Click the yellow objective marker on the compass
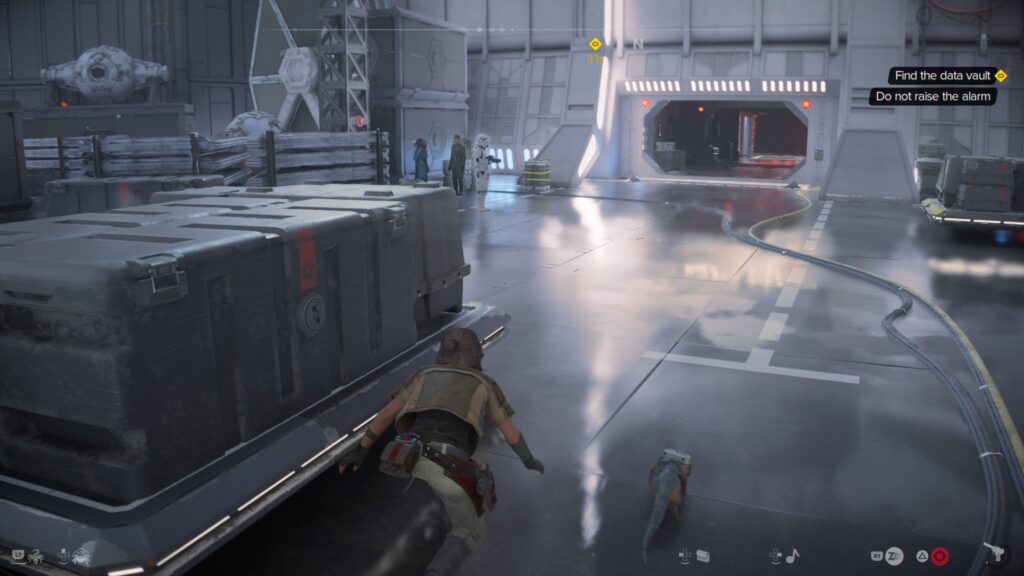This screenshot has width=1024, height=576. (595, 44)
